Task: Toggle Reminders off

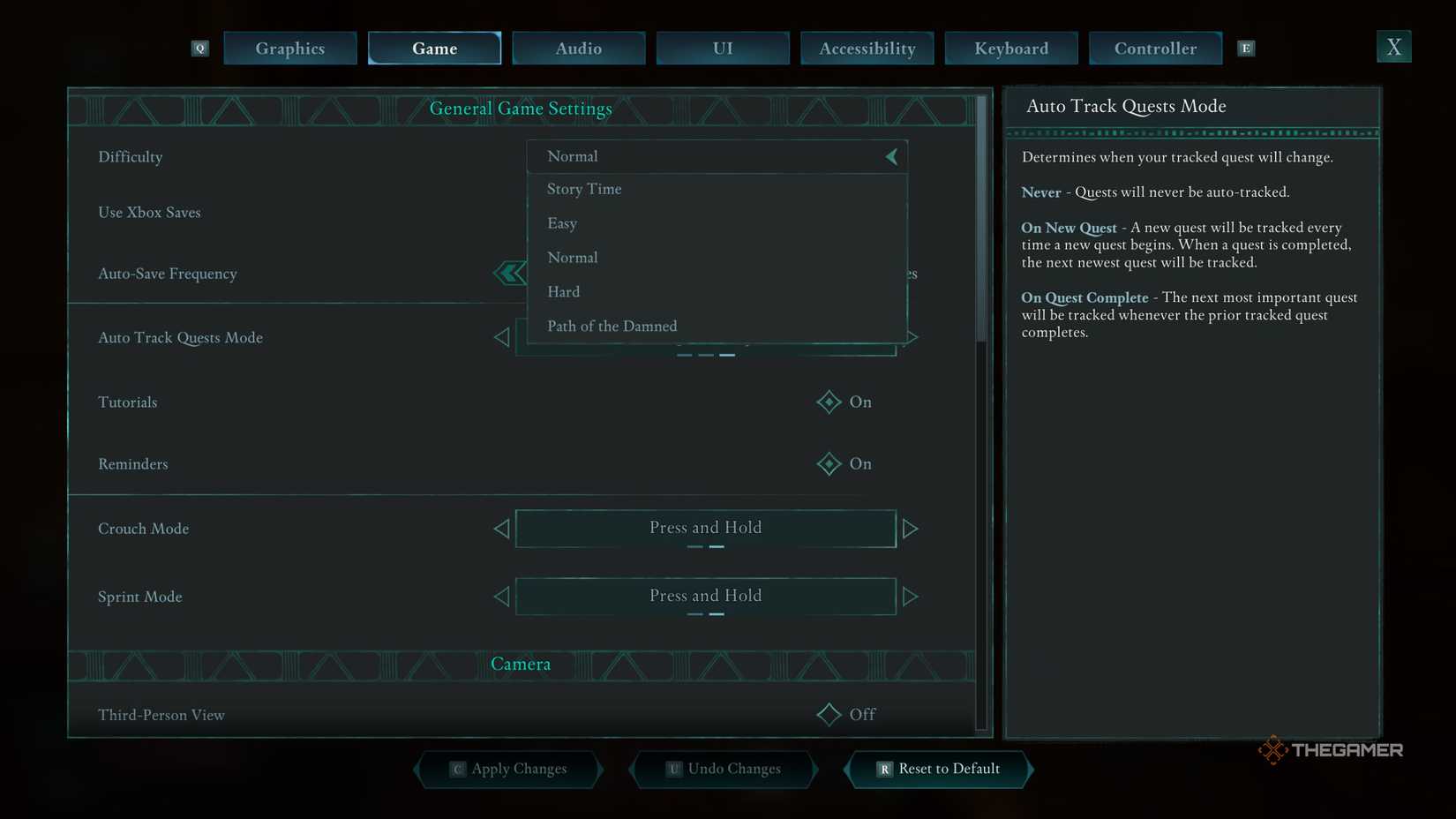Action: (x=829, y=463)
